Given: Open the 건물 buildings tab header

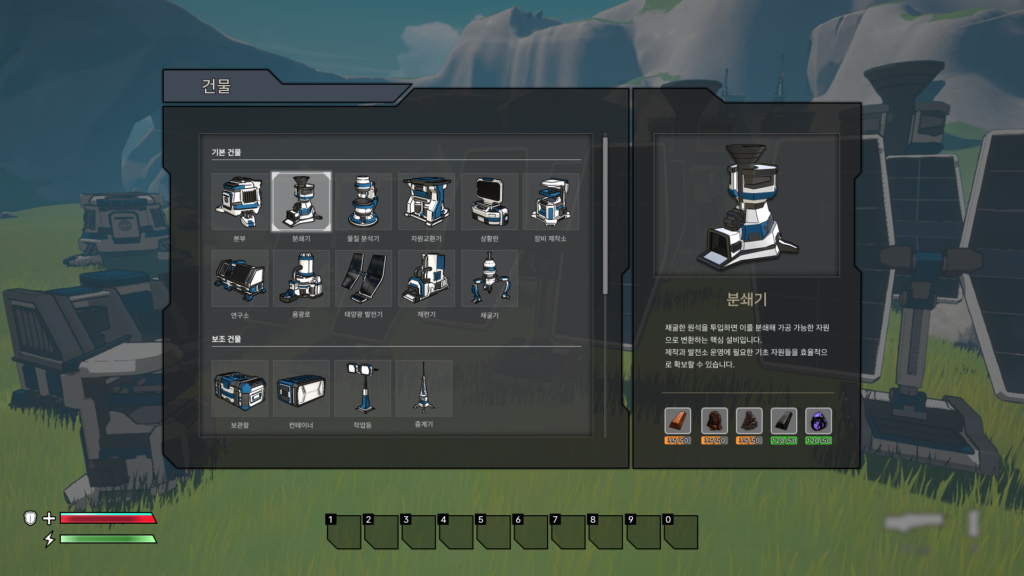Looking at the screenshot, I should (217, 86).
